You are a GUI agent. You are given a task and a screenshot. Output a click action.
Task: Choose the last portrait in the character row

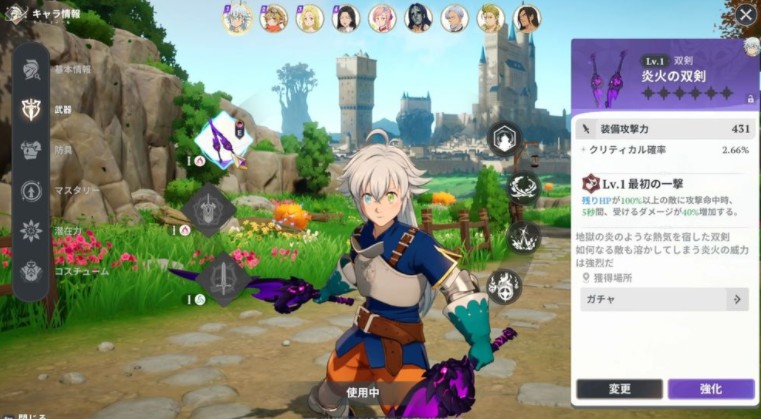pyautogui.click(x=526, y=18)
